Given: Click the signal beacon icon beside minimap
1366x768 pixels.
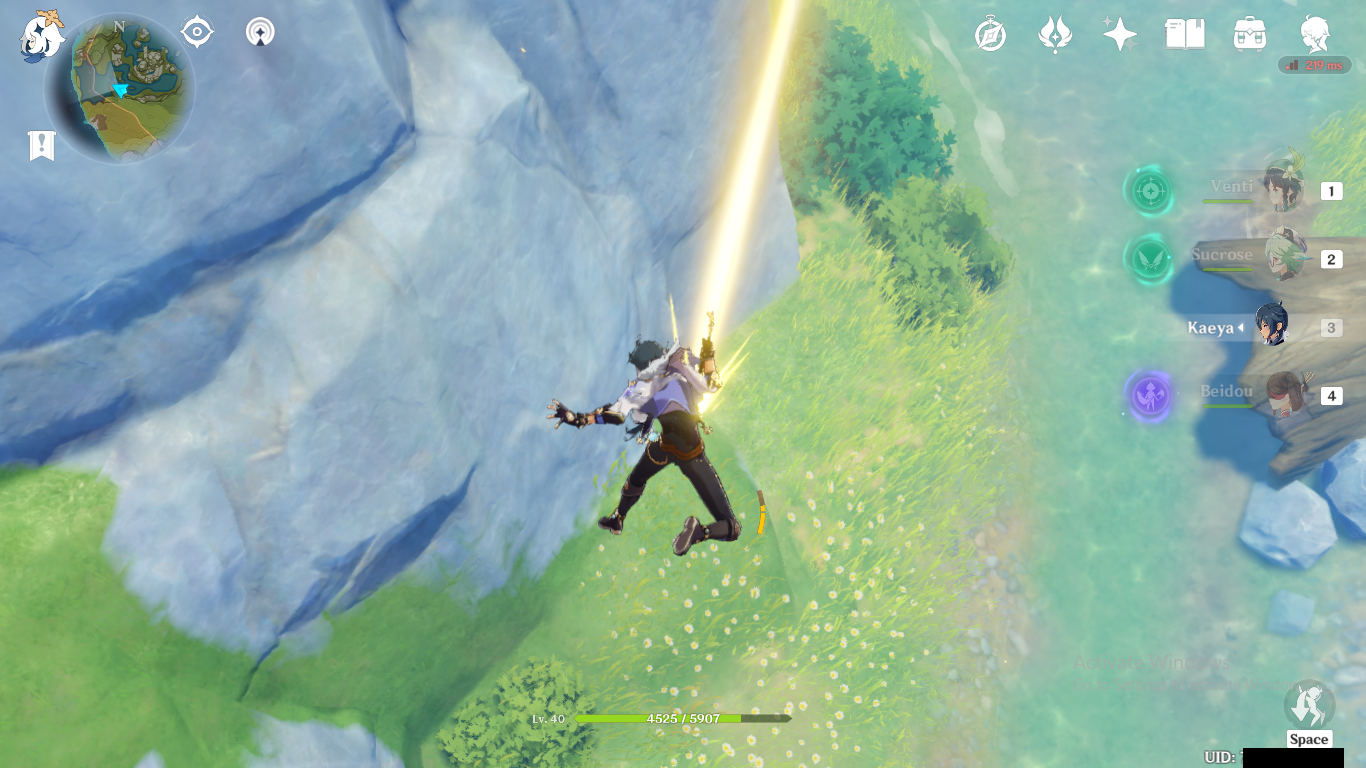Looking at the screenshot, I should point(260,32).
